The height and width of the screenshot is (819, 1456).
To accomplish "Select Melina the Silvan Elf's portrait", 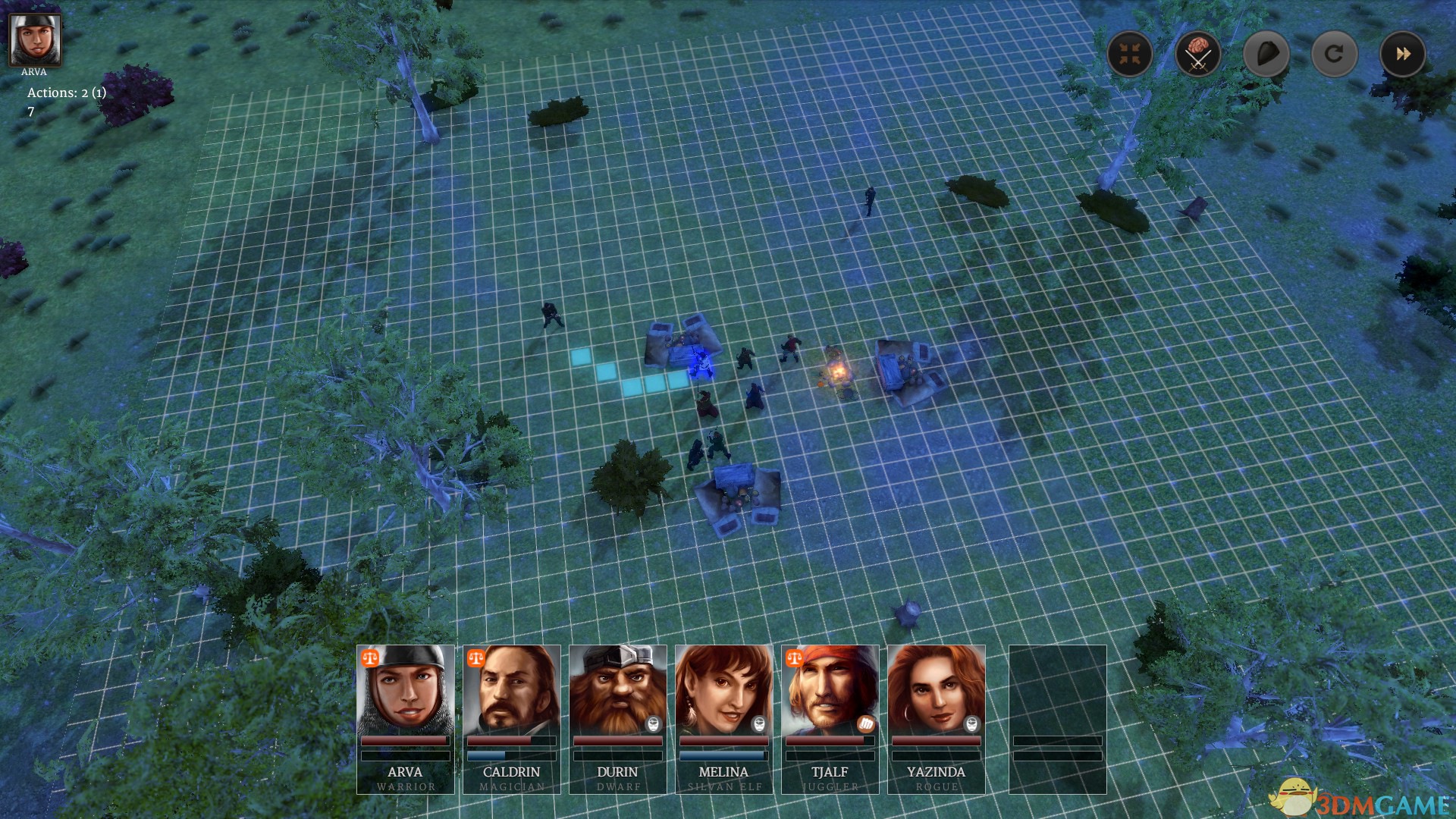I will [723, 718].
